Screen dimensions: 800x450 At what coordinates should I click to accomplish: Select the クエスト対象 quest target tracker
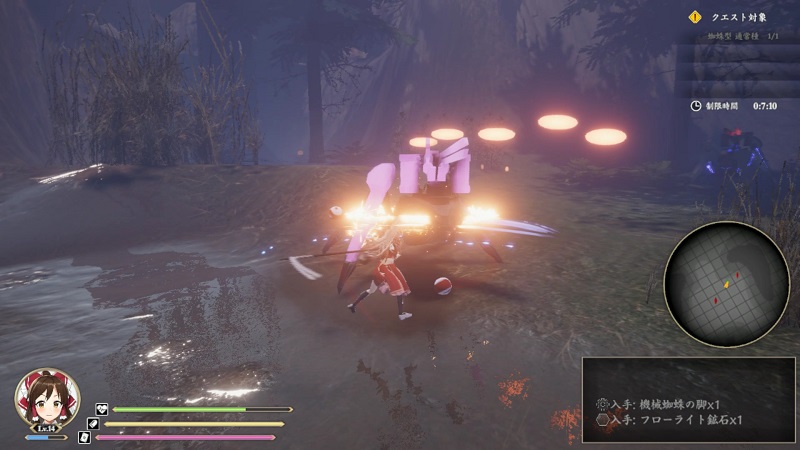(739, 16)
